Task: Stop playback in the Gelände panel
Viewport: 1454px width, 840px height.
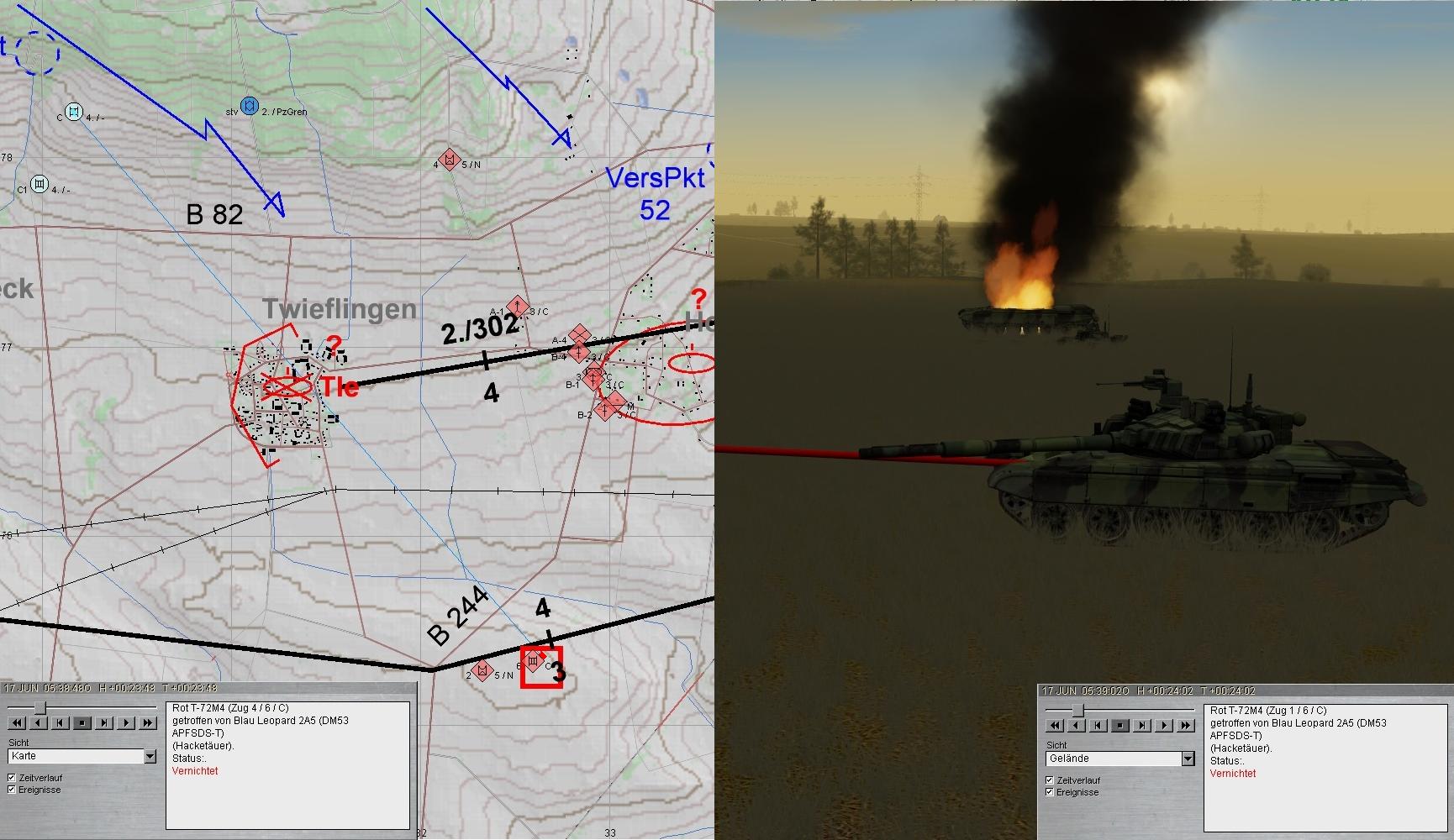Action: pyautogui.click(x=1119, y=726)
